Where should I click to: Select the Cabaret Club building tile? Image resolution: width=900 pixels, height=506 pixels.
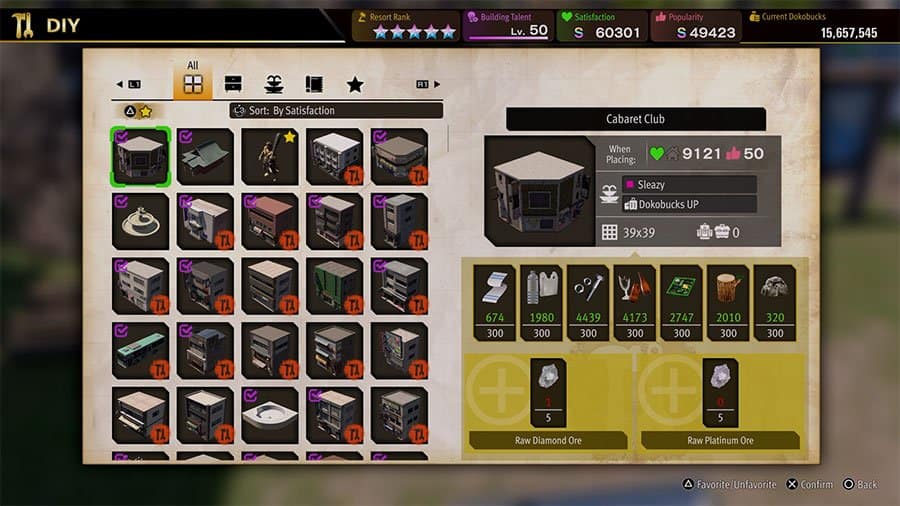(x=141, y=157)
